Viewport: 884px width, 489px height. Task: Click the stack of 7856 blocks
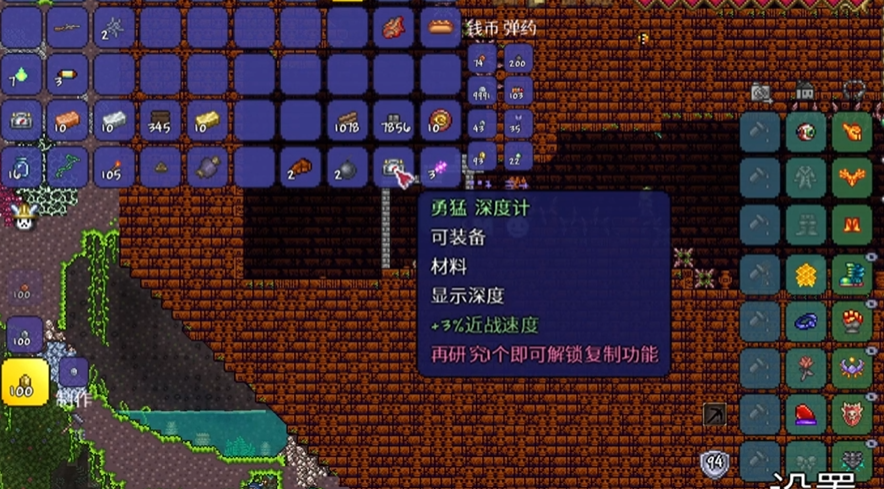click(394, 121)
